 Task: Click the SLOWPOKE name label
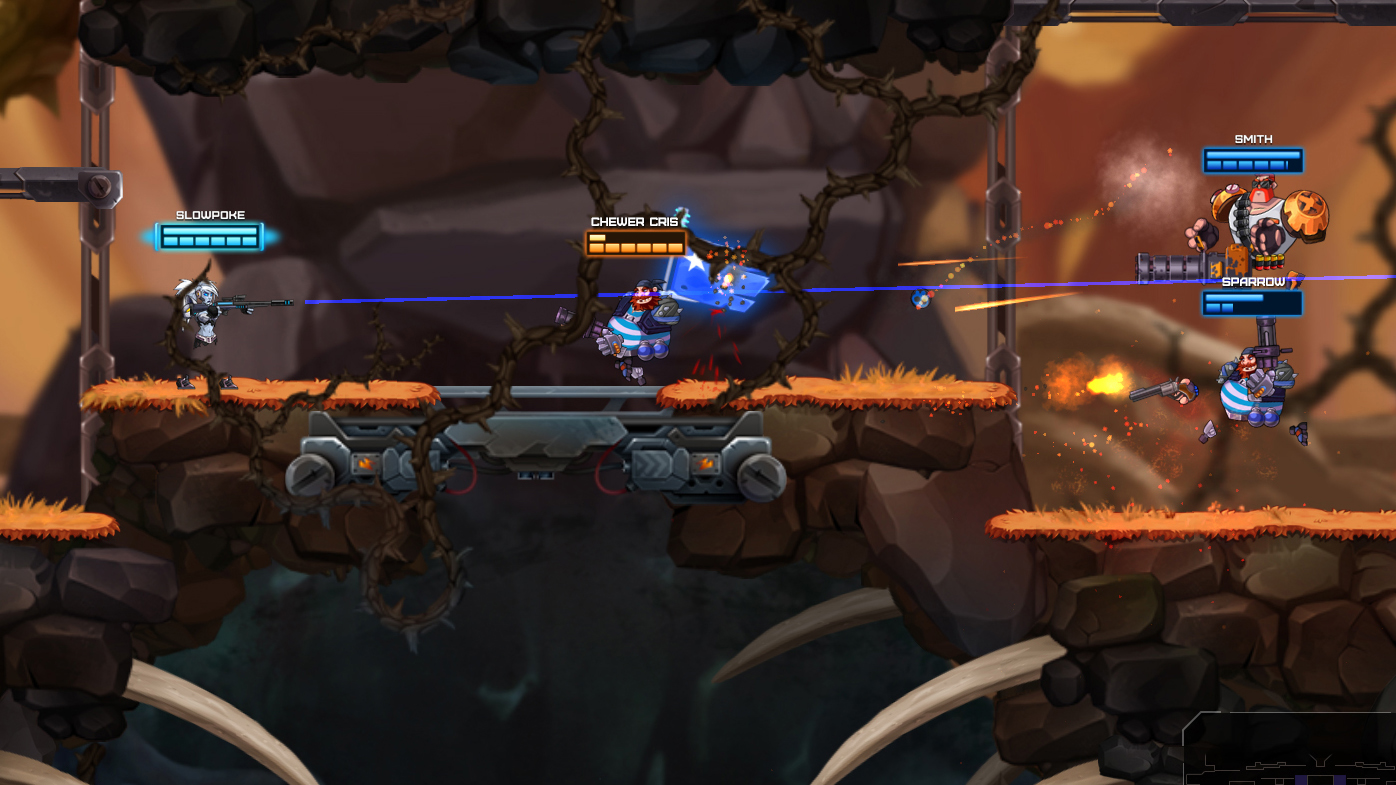tap(210, 213)
